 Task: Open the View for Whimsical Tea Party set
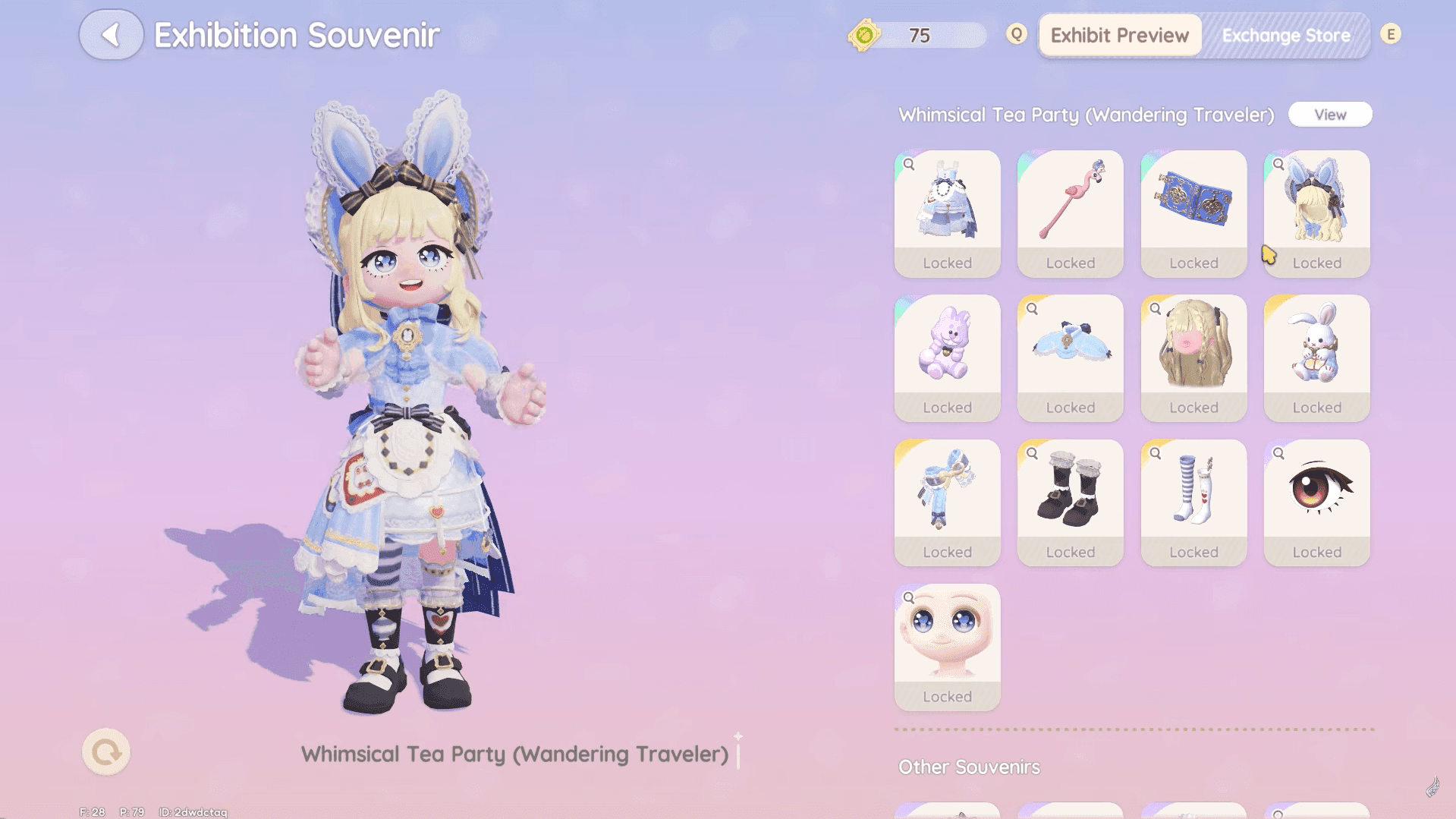(1330, 114)
